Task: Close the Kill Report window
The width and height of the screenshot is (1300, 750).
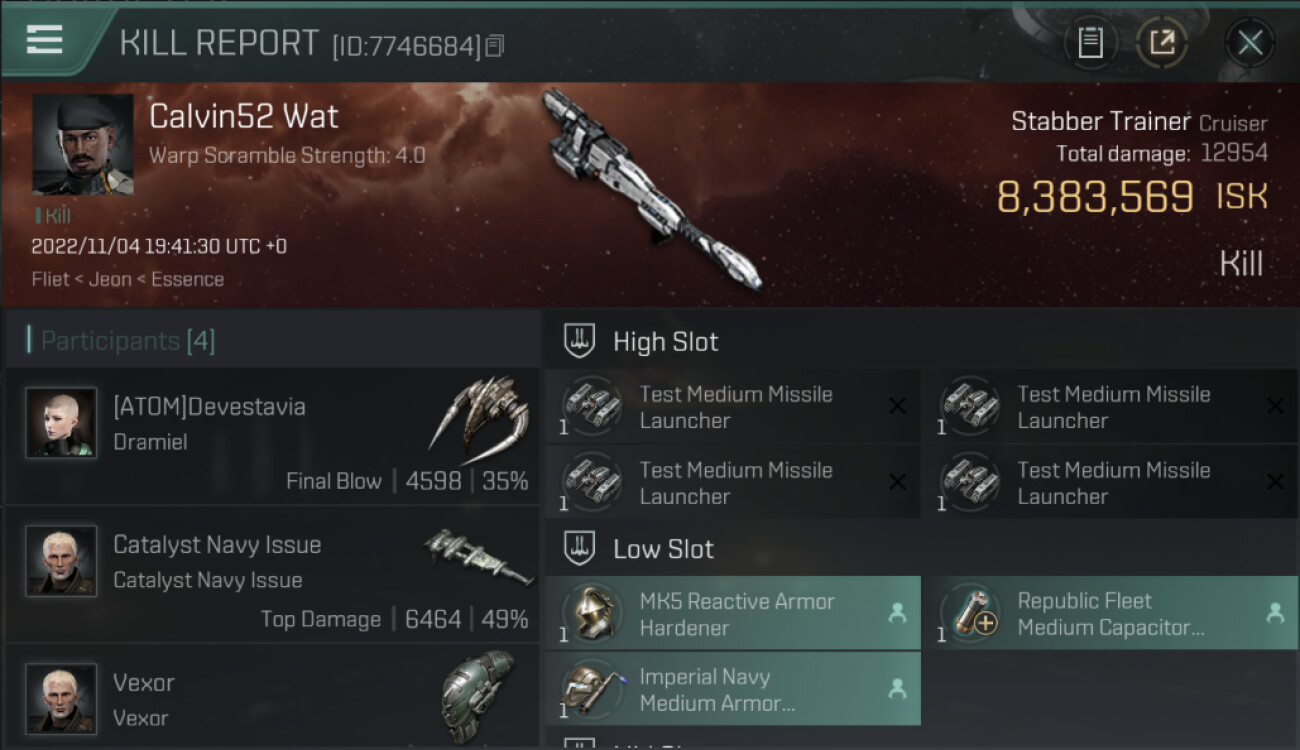Action: (1250, 43)
